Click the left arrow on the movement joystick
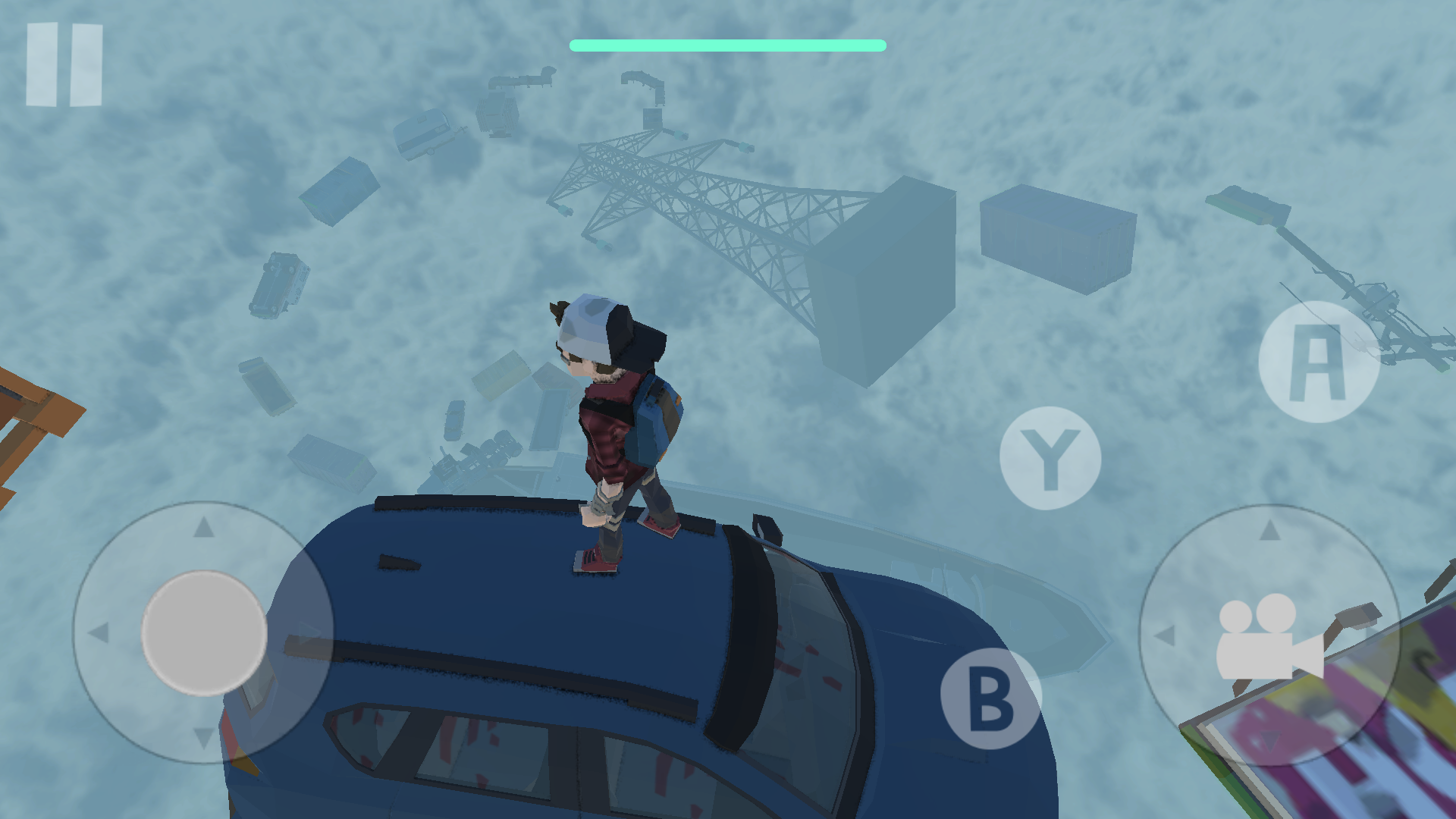The image size is (1456, 819). [x=99, y=632]
